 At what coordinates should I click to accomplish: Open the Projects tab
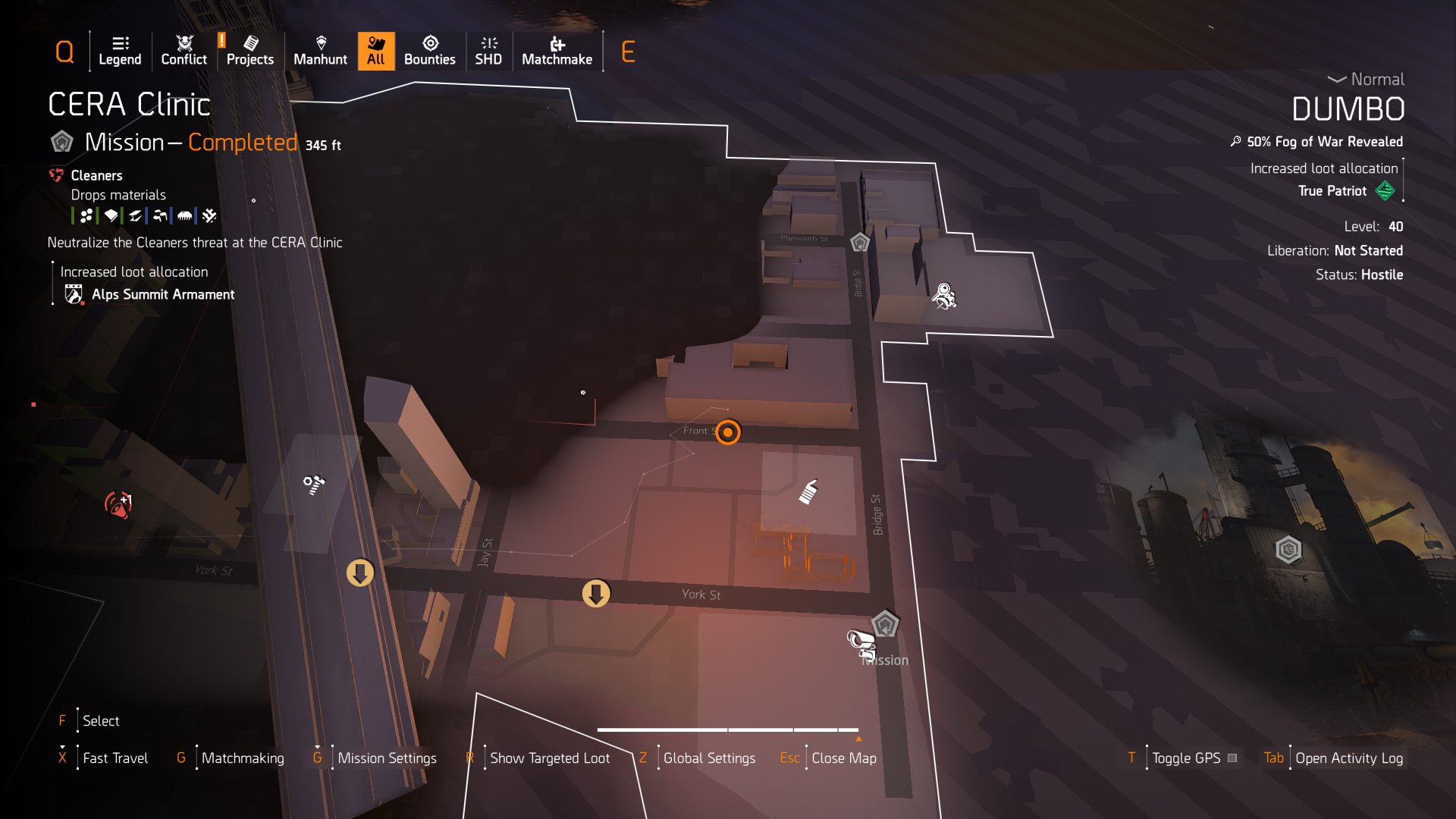pos(249,51)
